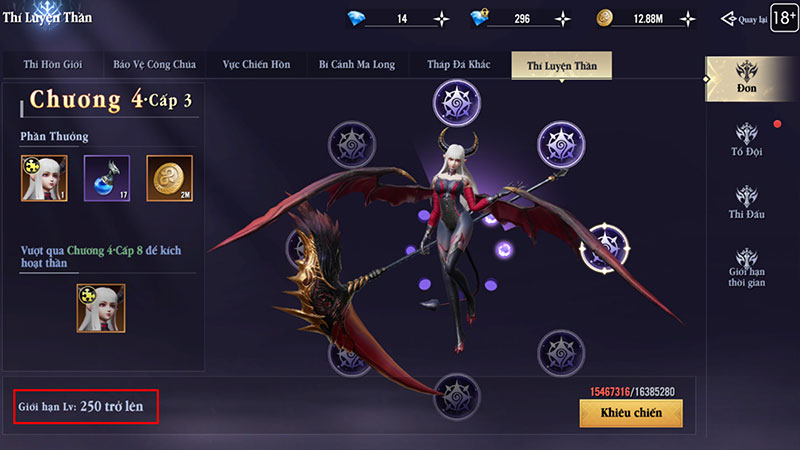Add more blue diamonds with the plus
The height and width of the screenshot is (450, 800).
[x=442, y=19]
